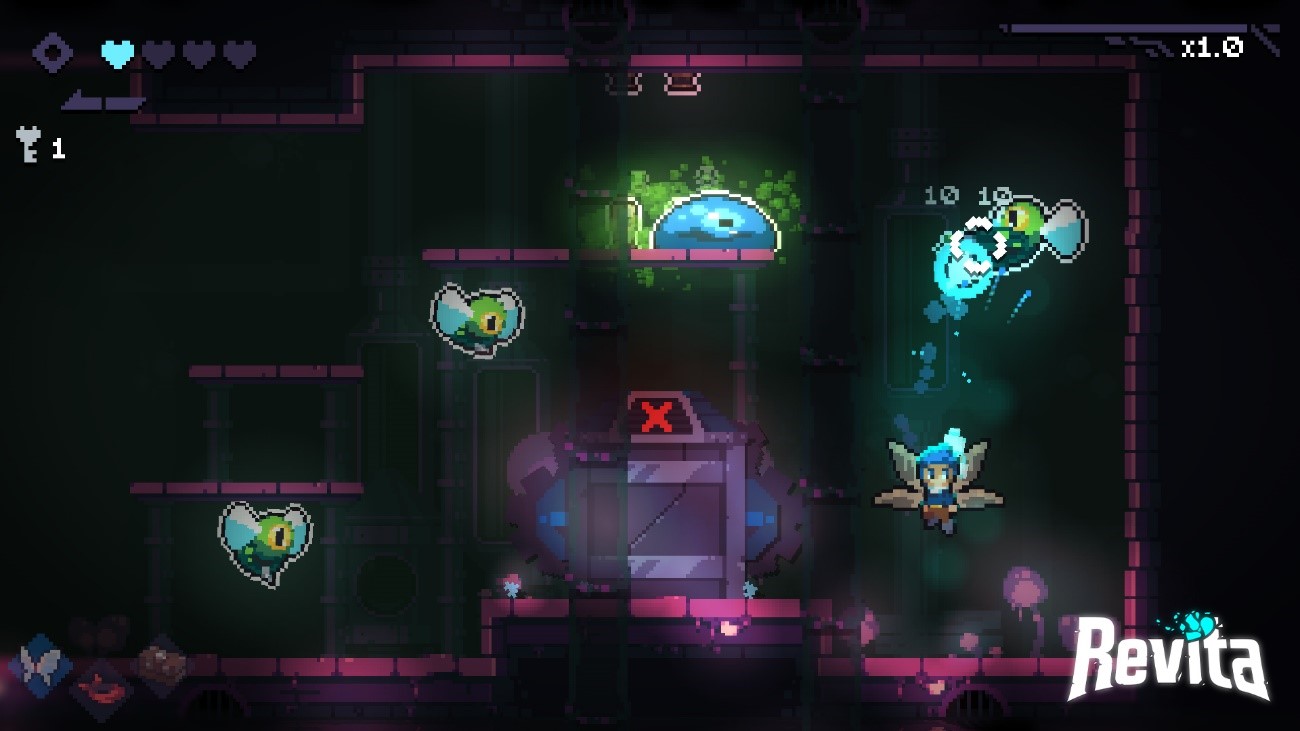Screen dimensions: 1300x731
Task: Click the diamond soul icon beside the hearts
Action: point(52,53)
